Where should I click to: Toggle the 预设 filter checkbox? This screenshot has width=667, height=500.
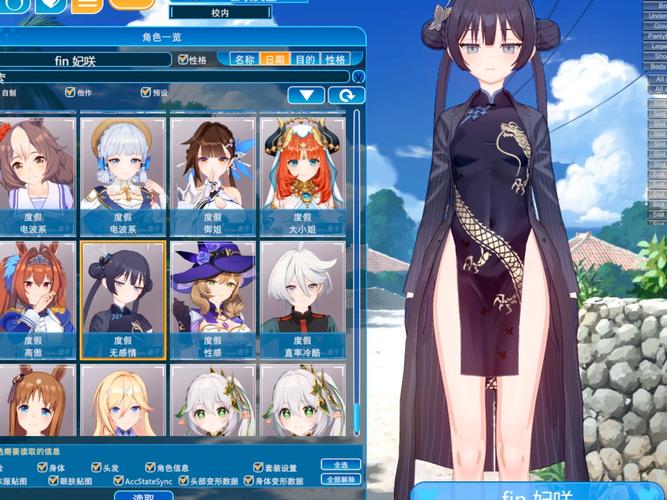pyautogui.click(x=146, y=92)
